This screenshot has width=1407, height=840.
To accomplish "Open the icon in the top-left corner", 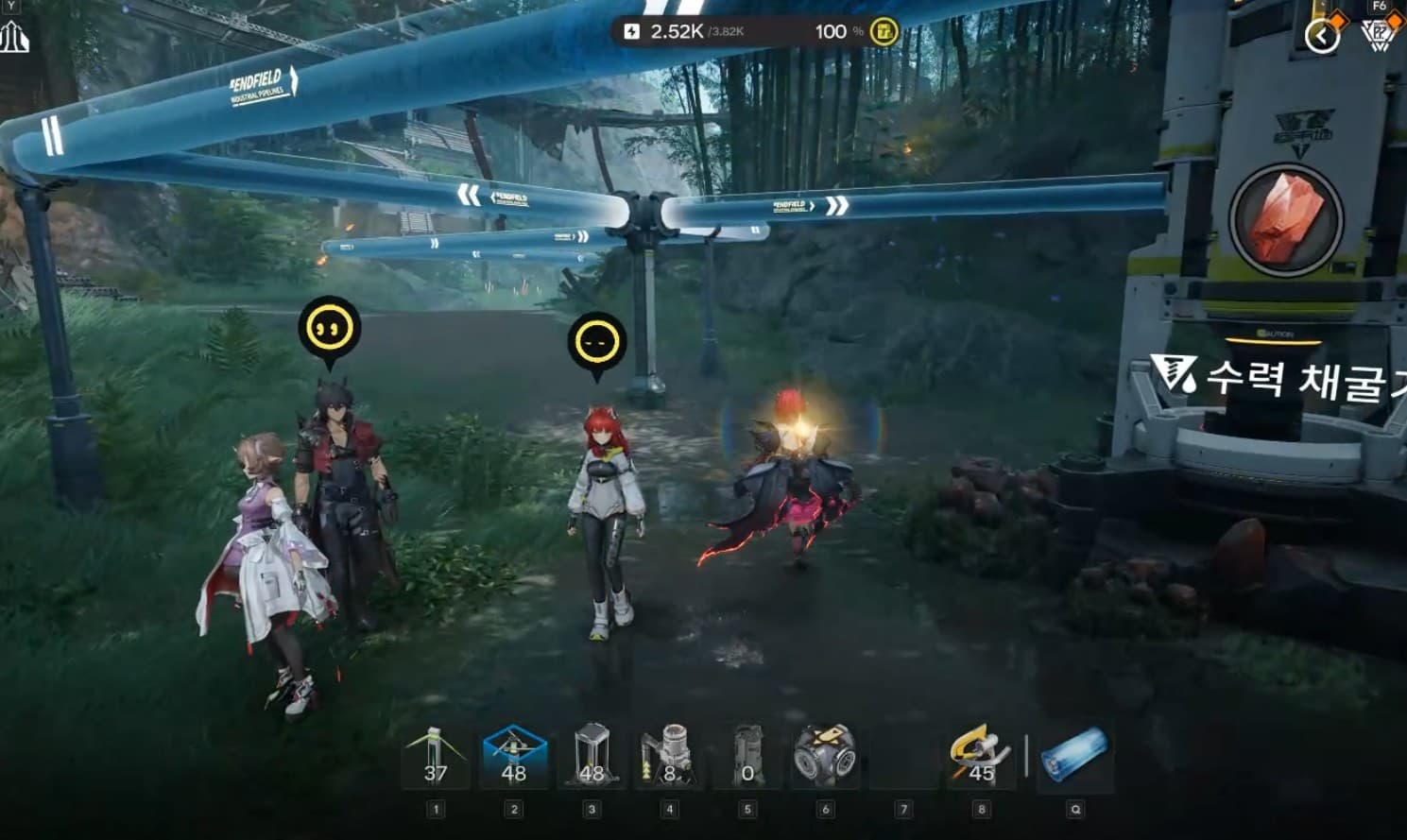I will [x=14, y=38].
